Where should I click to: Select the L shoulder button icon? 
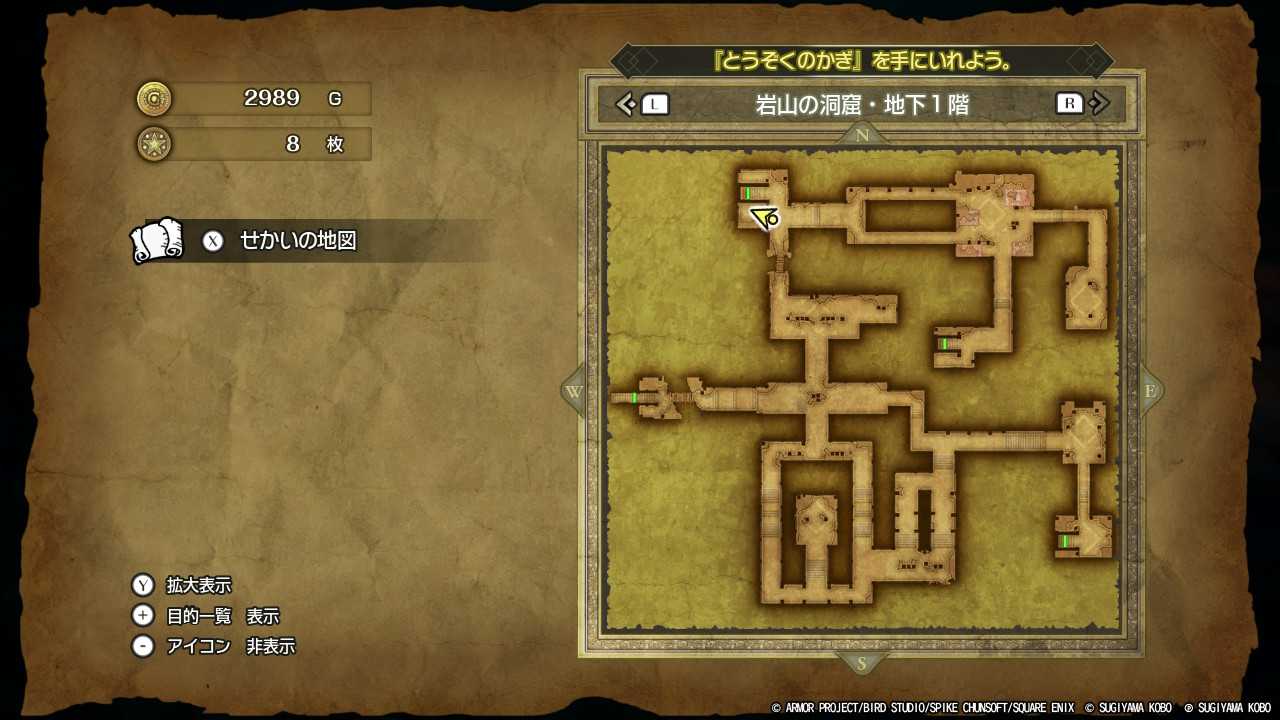coord(655,103)
